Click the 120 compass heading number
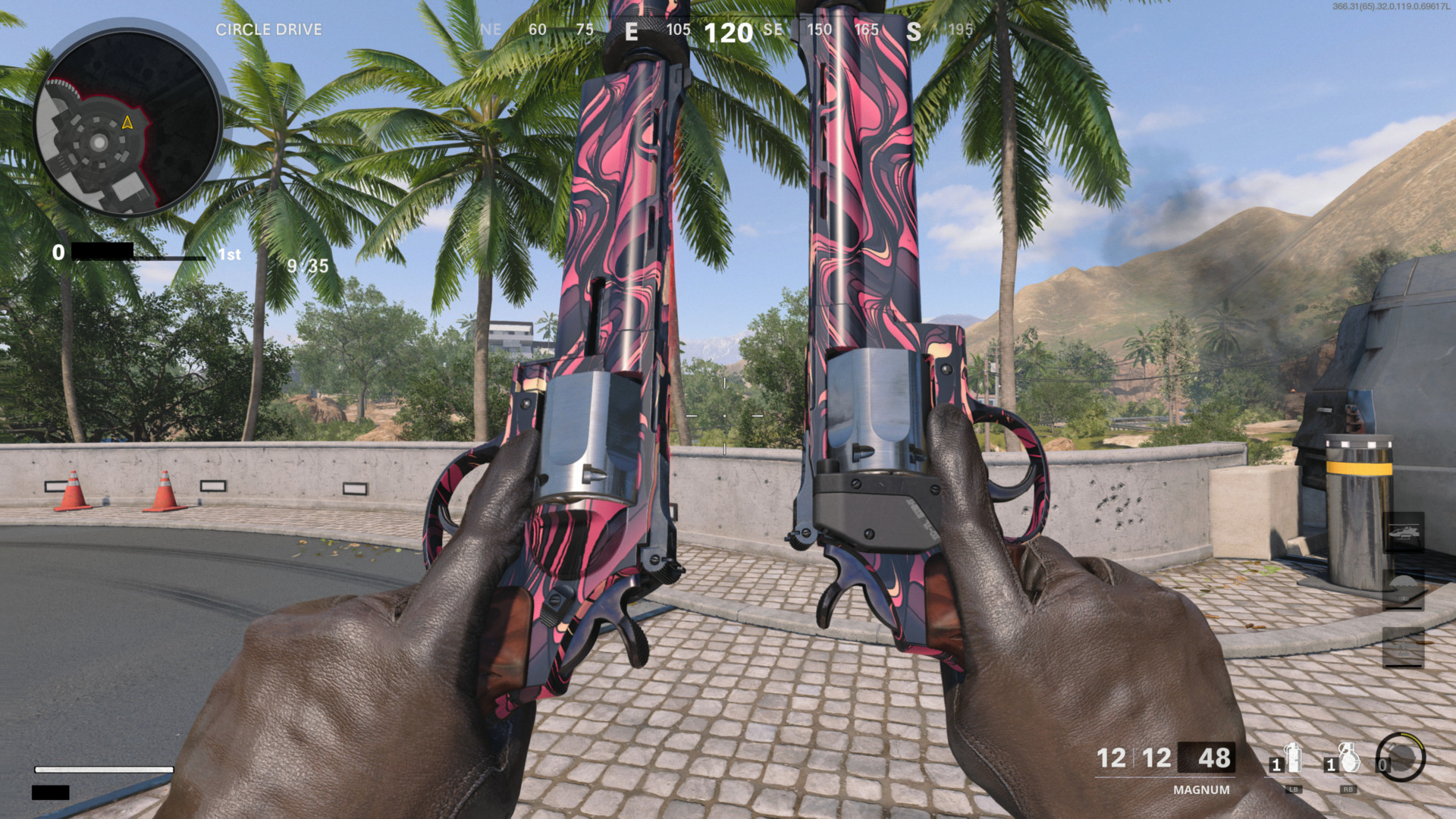 pyautogui.click(x=728, y=33)
